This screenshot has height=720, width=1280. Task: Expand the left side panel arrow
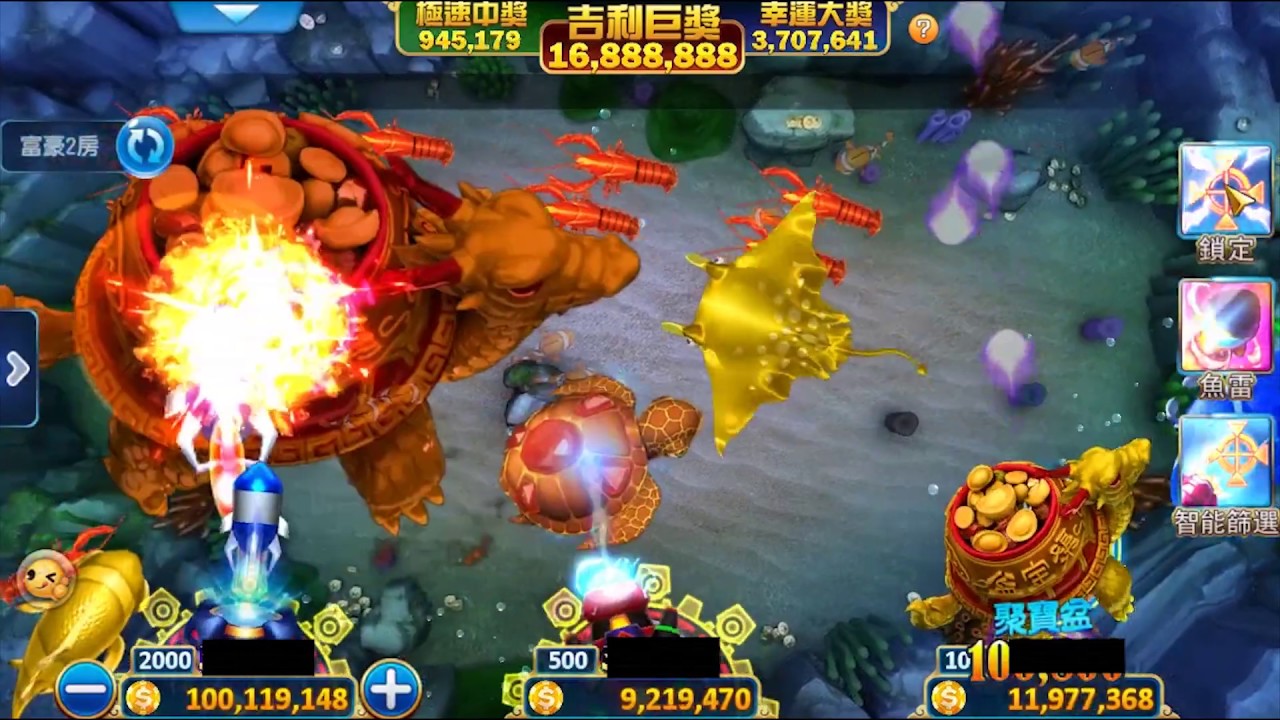(17, 369)
